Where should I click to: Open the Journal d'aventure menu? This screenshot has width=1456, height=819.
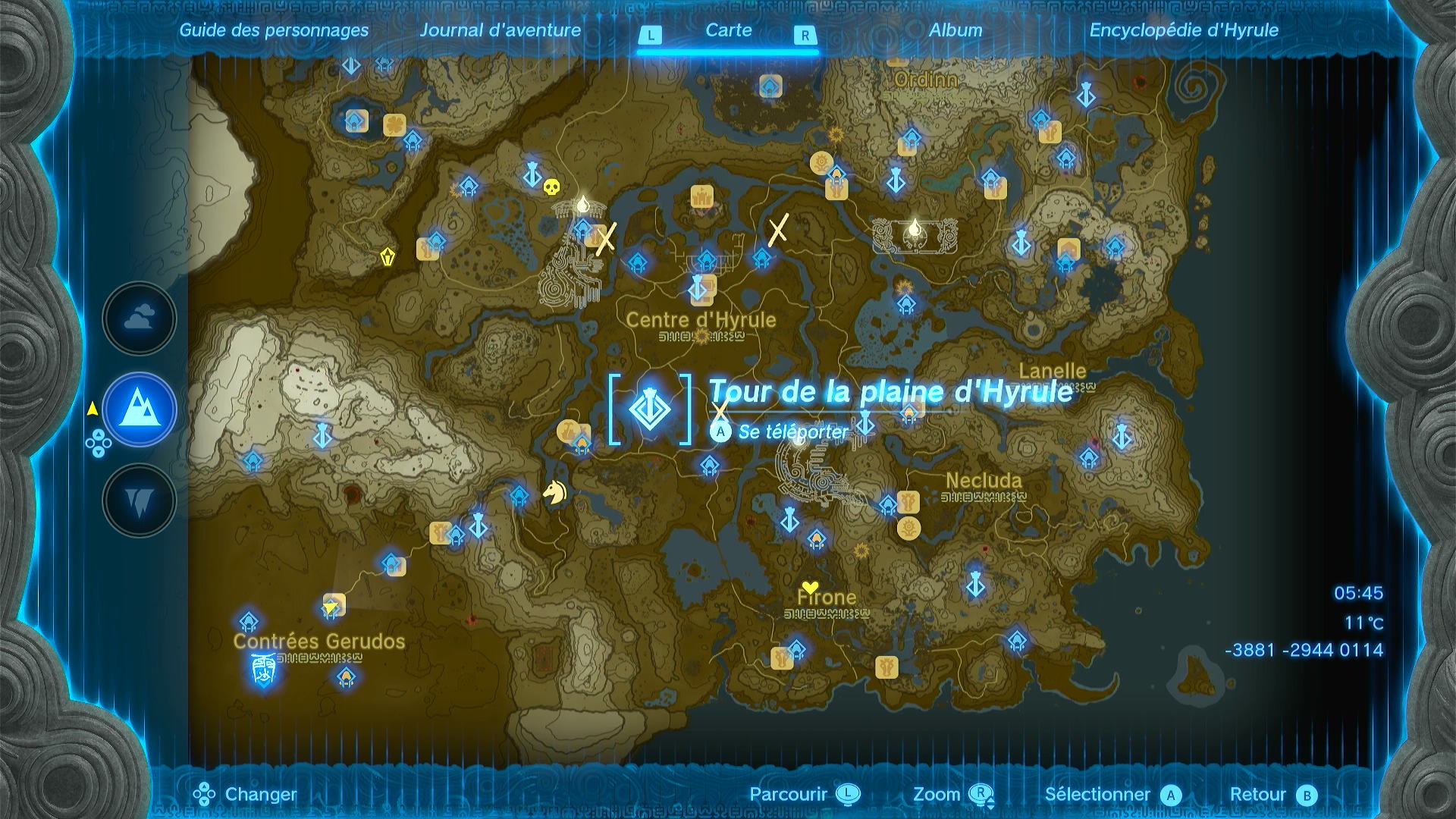pyautogui.click(x=502, y=30)
